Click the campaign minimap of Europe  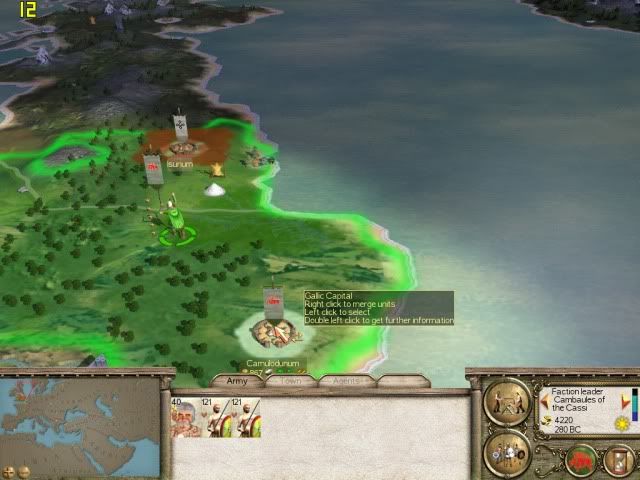tap(80, 418)
